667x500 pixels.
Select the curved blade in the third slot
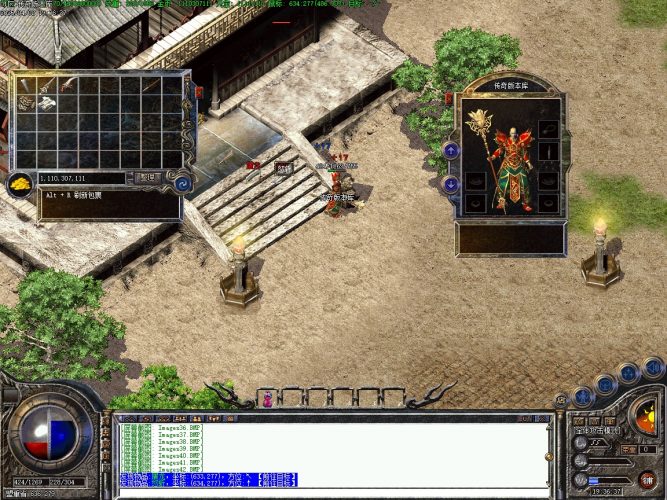(68, 84)
